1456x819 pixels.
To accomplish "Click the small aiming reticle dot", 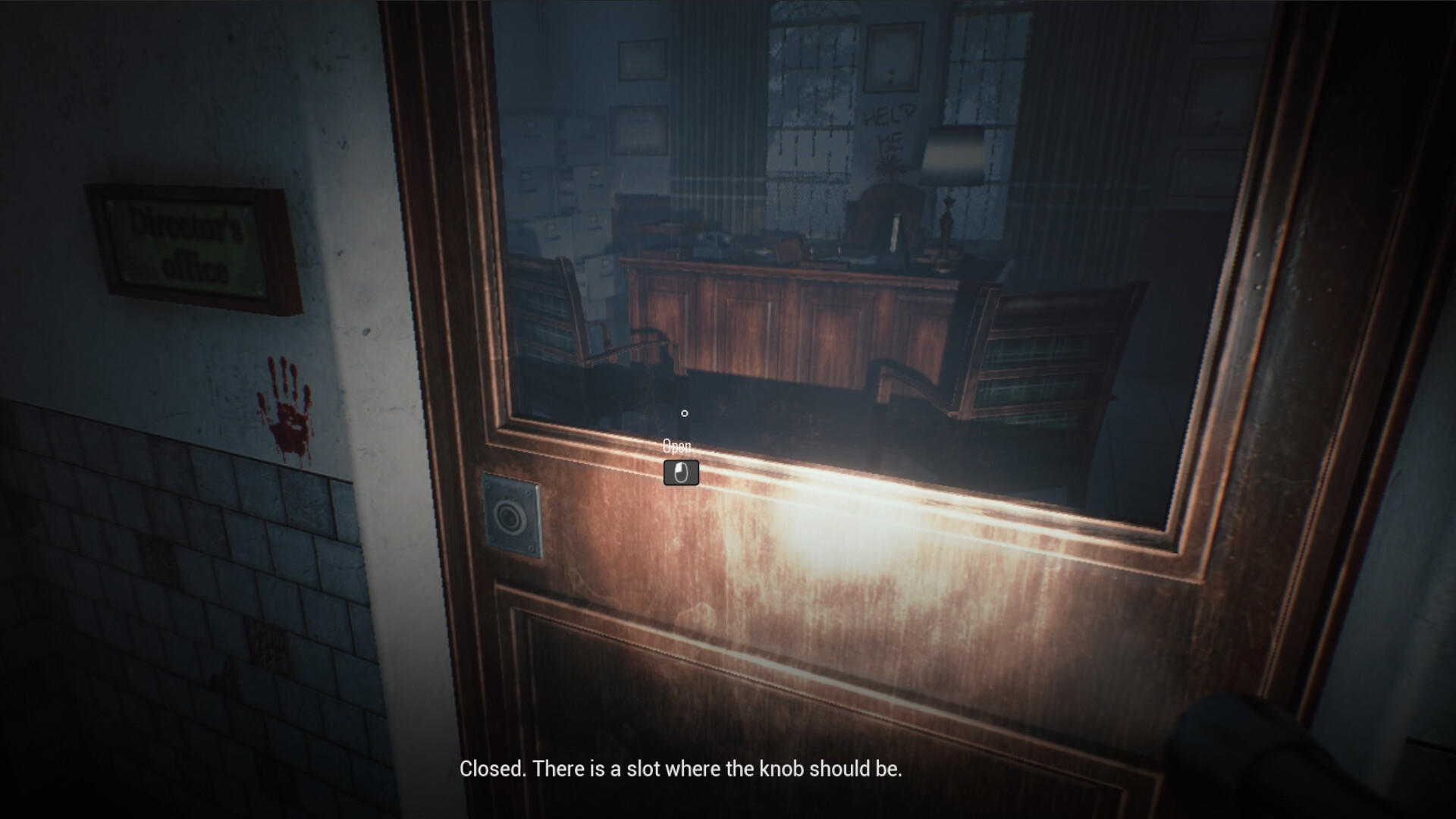I will (685, 413).
